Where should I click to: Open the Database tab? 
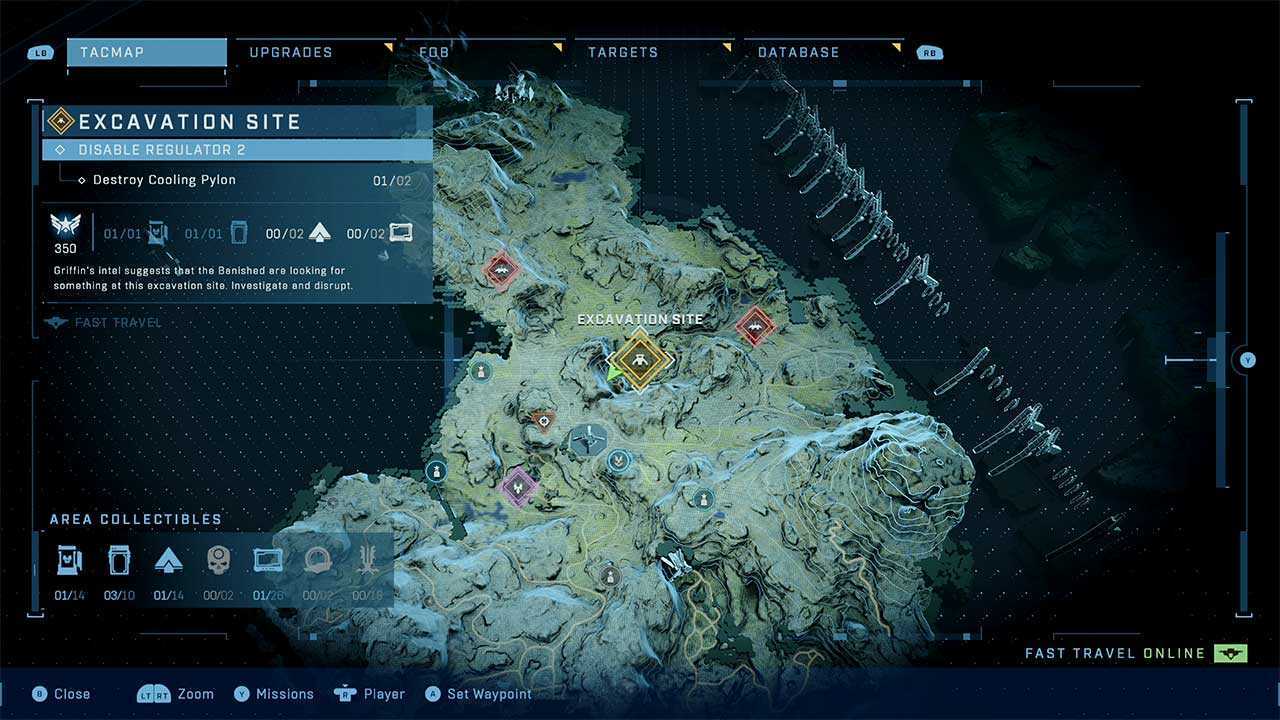[798, 52]
